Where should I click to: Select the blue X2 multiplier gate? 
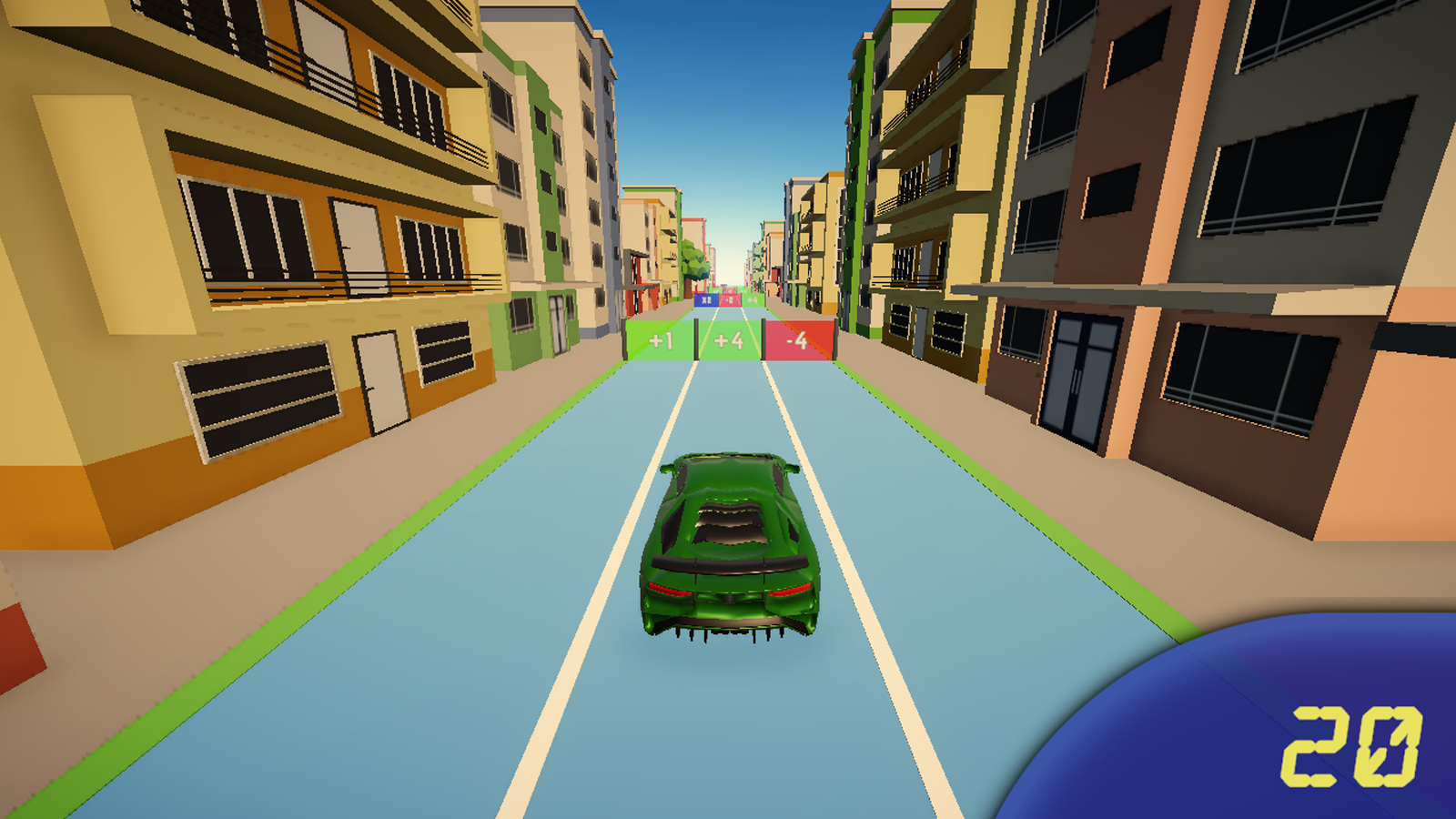(x=705, y=299)
